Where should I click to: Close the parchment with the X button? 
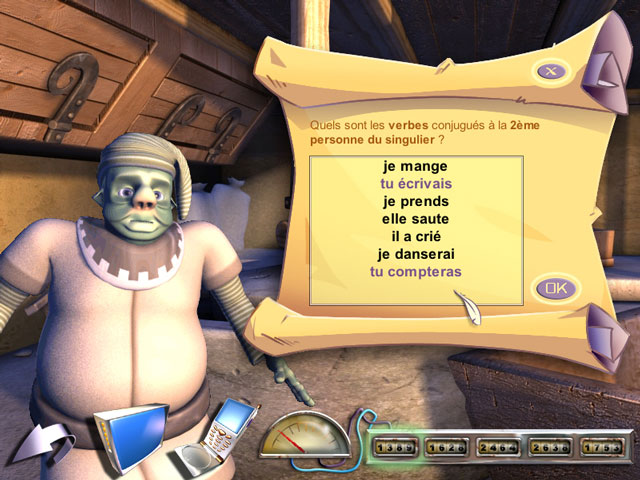(551, 70)
